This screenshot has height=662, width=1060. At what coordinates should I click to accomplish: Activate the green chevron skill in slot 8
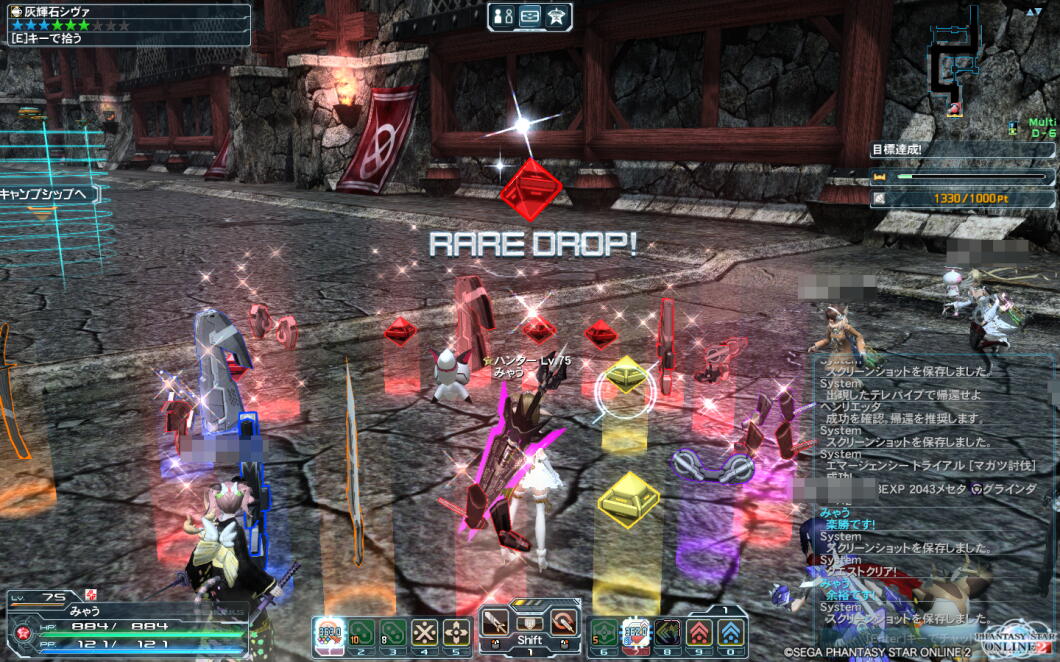668,633
